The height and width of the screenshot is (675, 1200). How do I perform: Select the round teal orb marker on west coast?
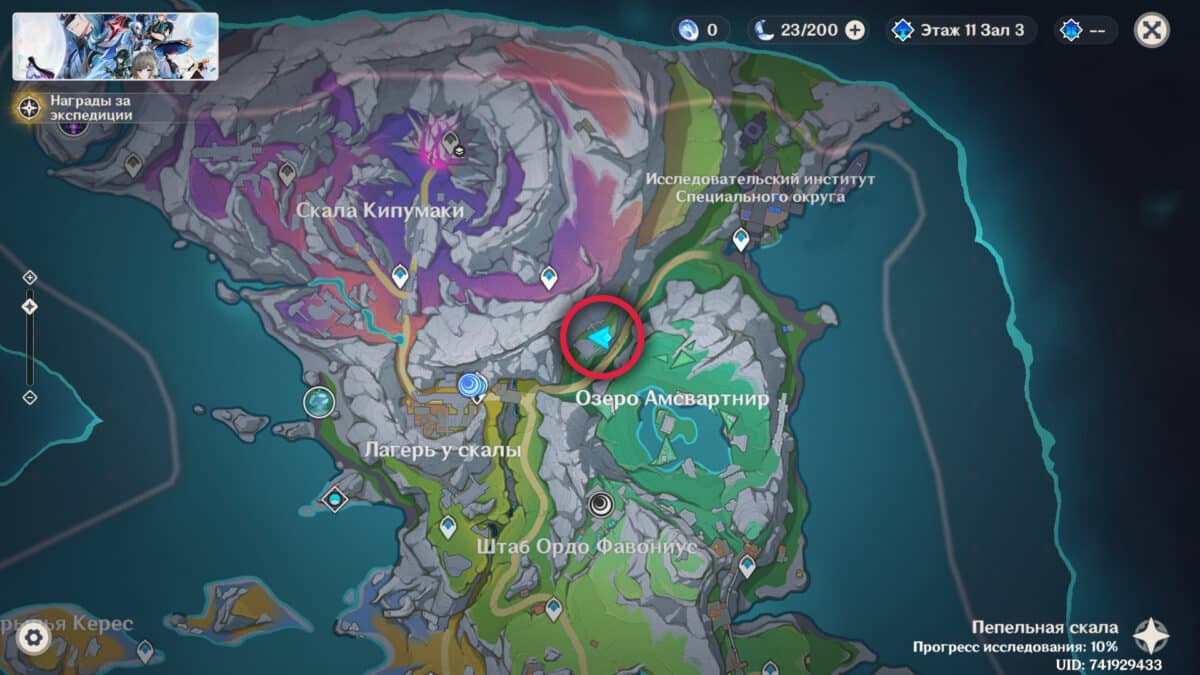coord(319,402)
